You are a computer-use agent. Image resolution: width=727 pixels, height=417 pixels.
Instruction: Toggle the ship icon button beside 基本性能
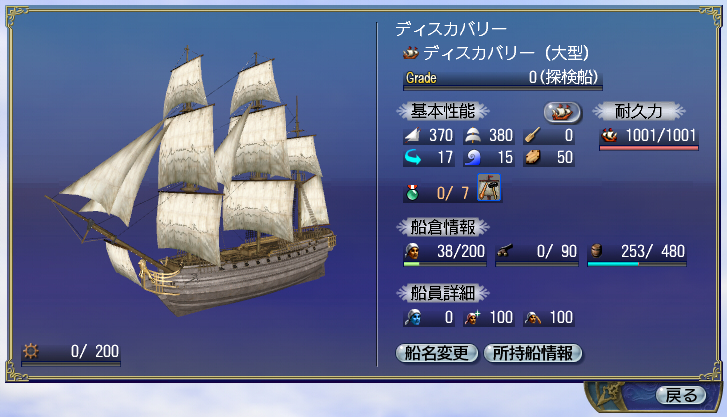[x=563, y=110]
